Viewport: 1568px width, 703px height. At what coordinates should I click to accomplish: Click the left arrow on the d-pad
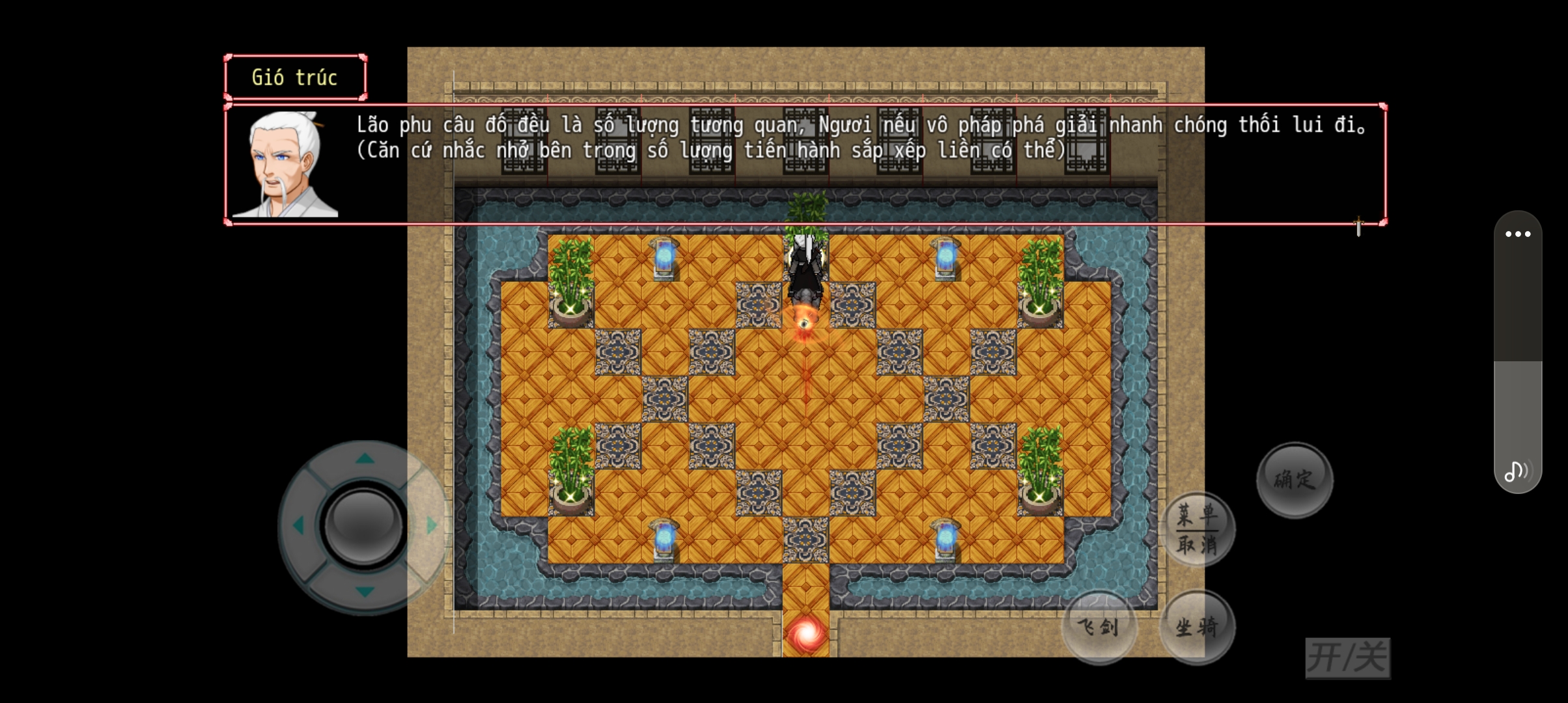[x=298, y=525]
